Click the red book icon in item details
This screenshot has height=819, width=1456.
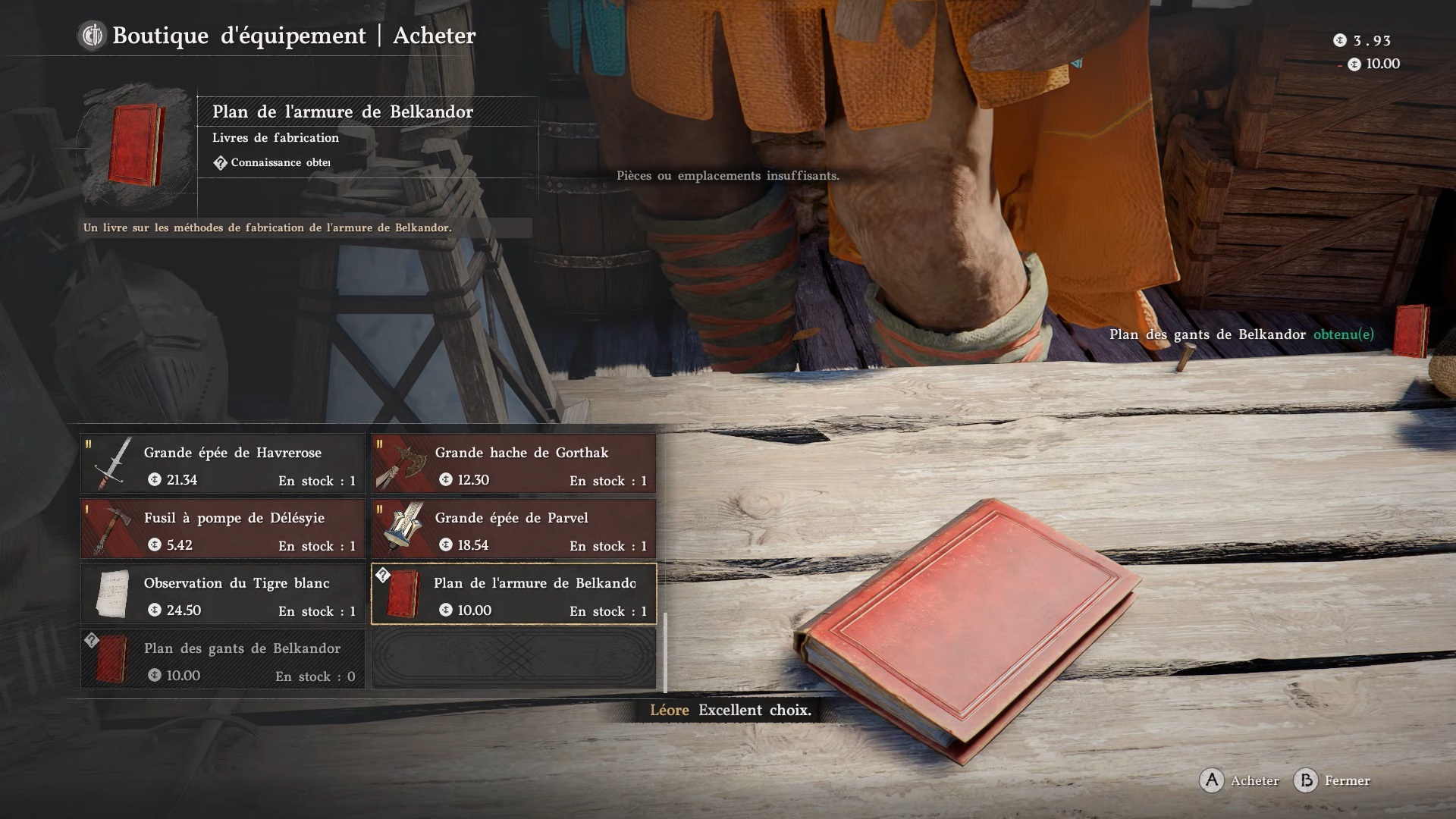click(x=136, y=144)
